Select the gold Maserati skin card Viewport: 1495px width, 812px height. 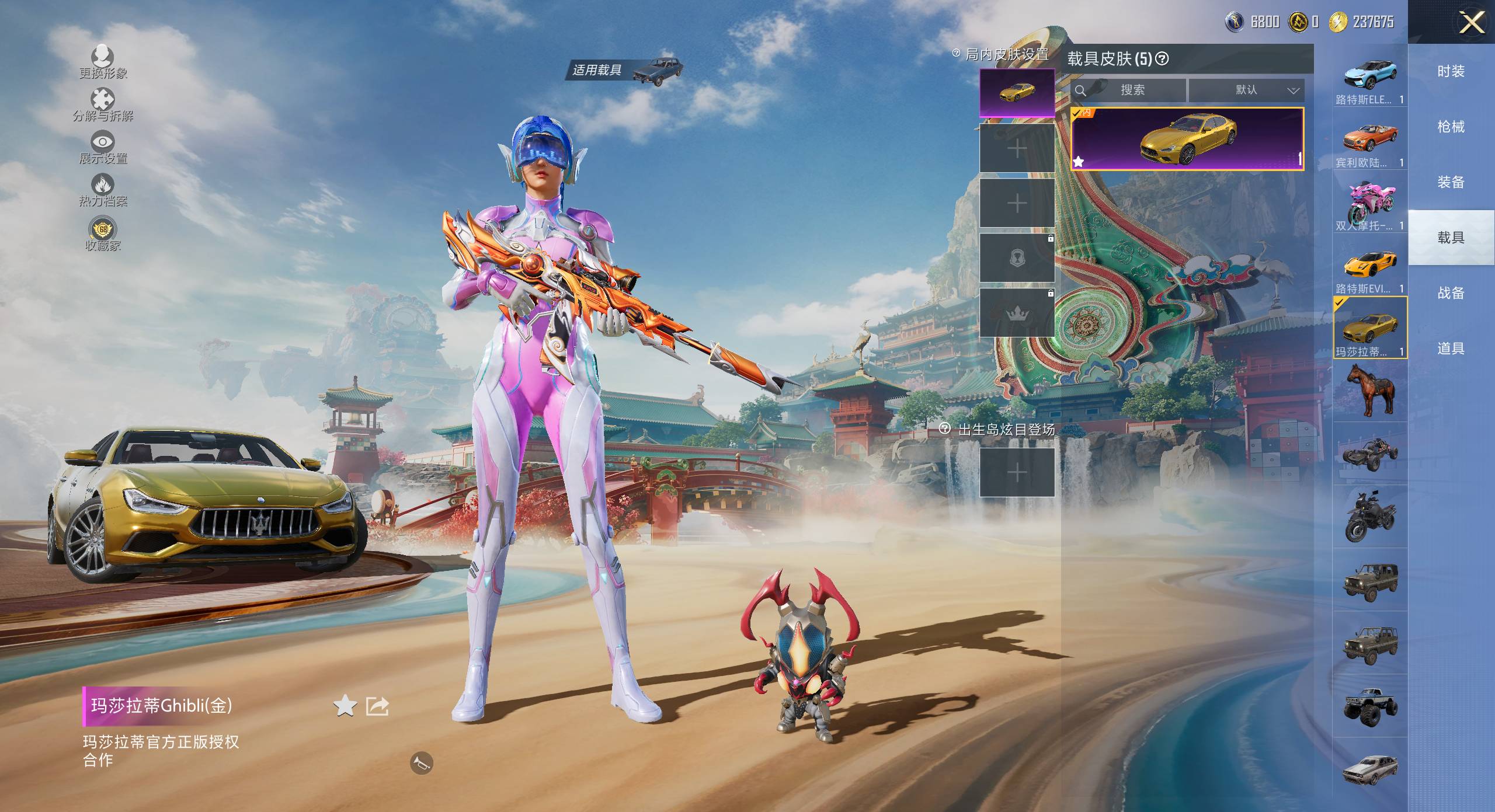click(x=1187, y=139)
